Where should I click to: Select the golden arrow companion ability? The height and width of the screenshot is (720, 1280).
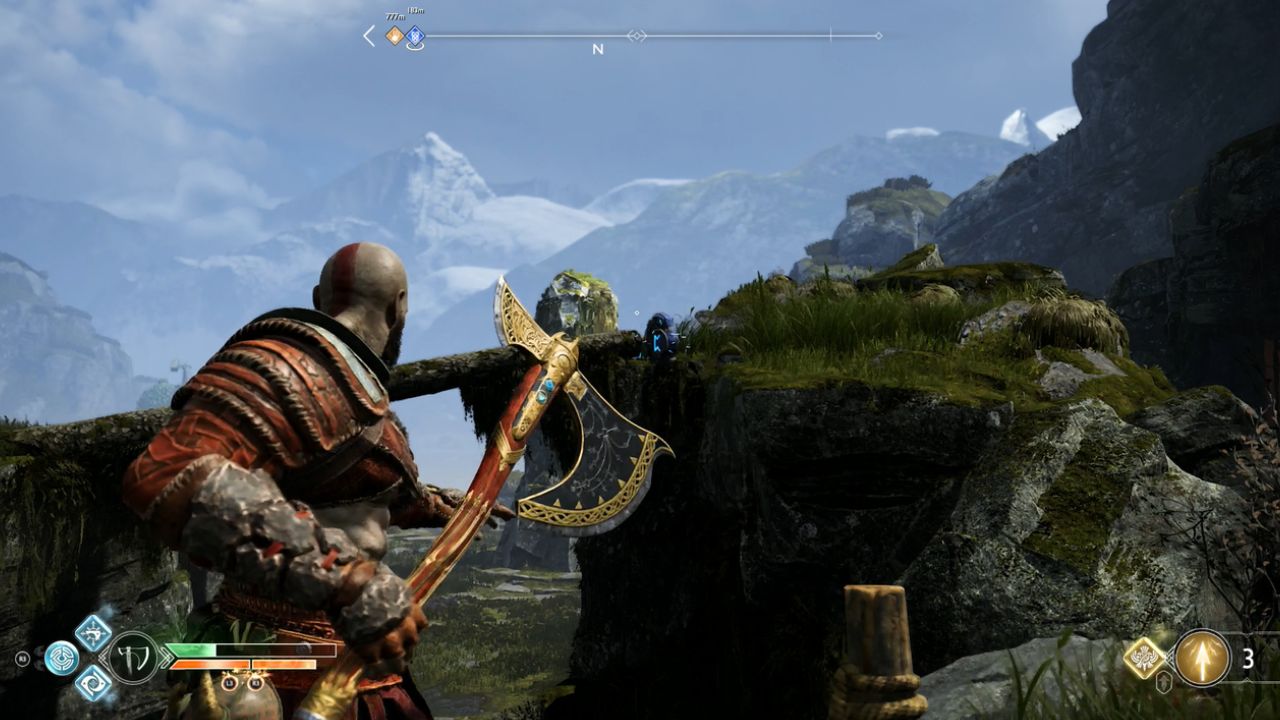(x=1202, y=658)
